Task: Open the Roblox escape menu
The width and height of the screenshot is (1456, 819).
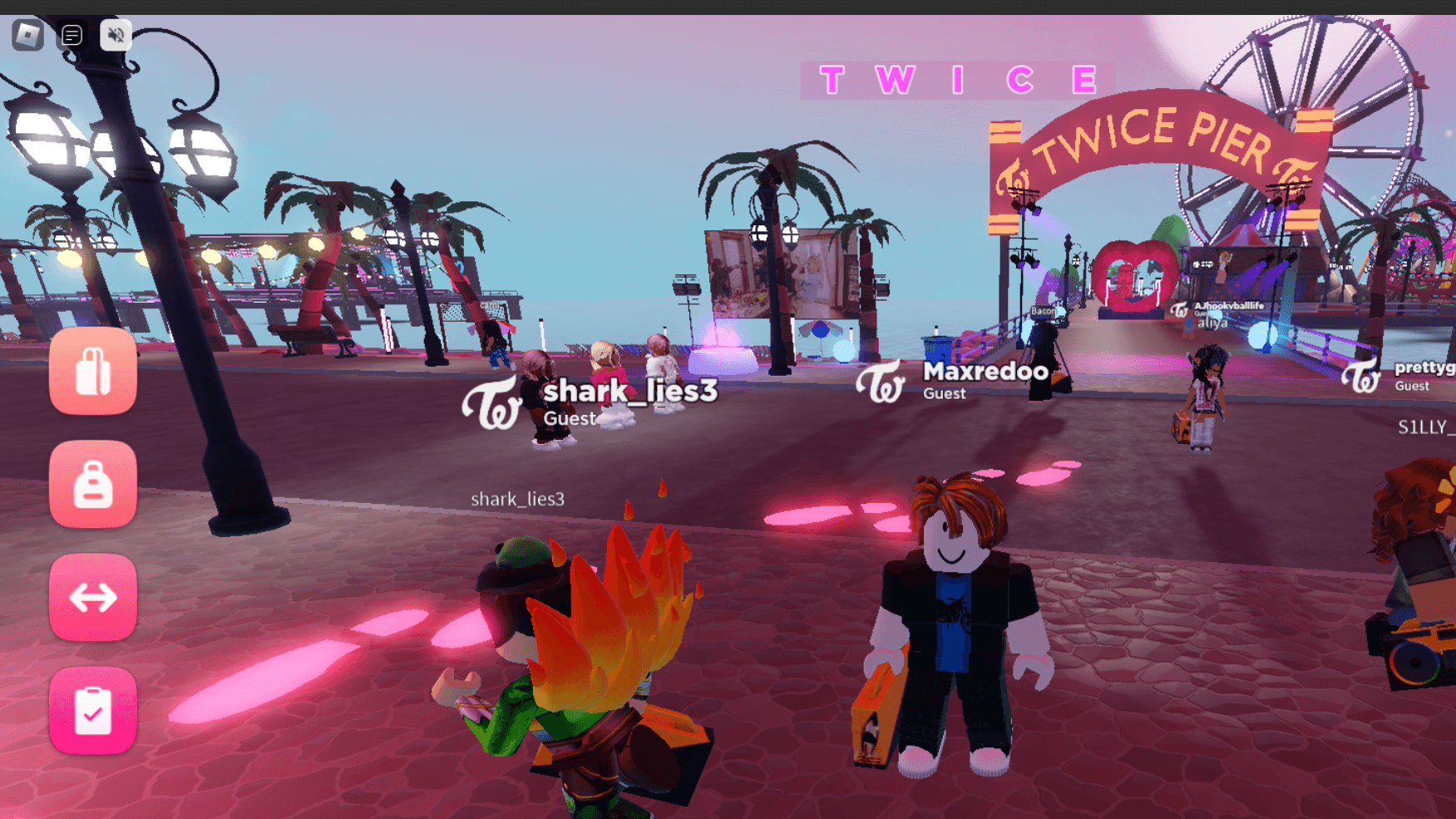Action: pos(29,35)
